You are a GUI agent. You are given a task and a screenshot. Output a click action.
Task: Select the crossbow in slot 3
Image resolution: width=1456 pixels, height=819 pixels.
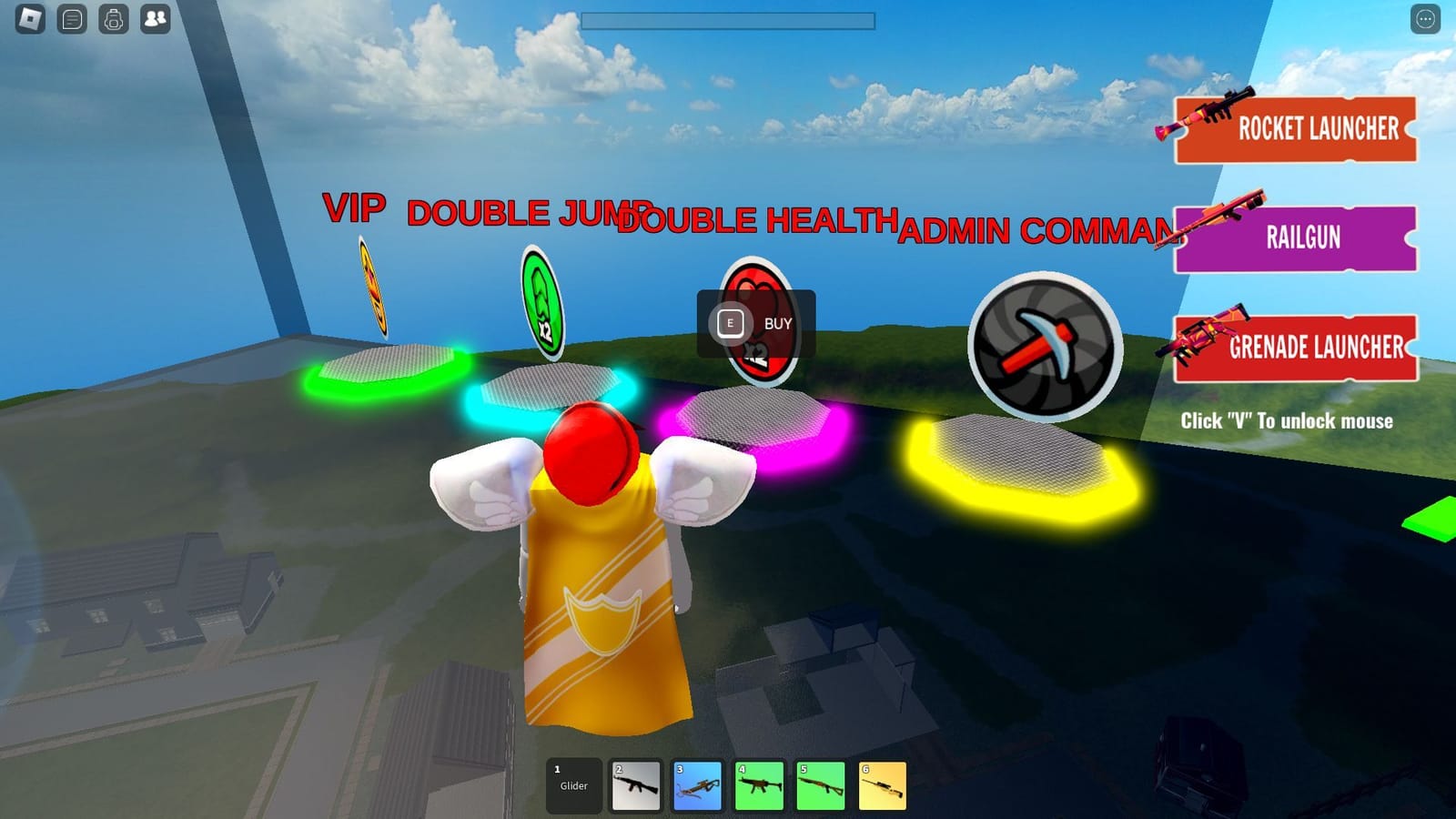click(x=697, y=784)
